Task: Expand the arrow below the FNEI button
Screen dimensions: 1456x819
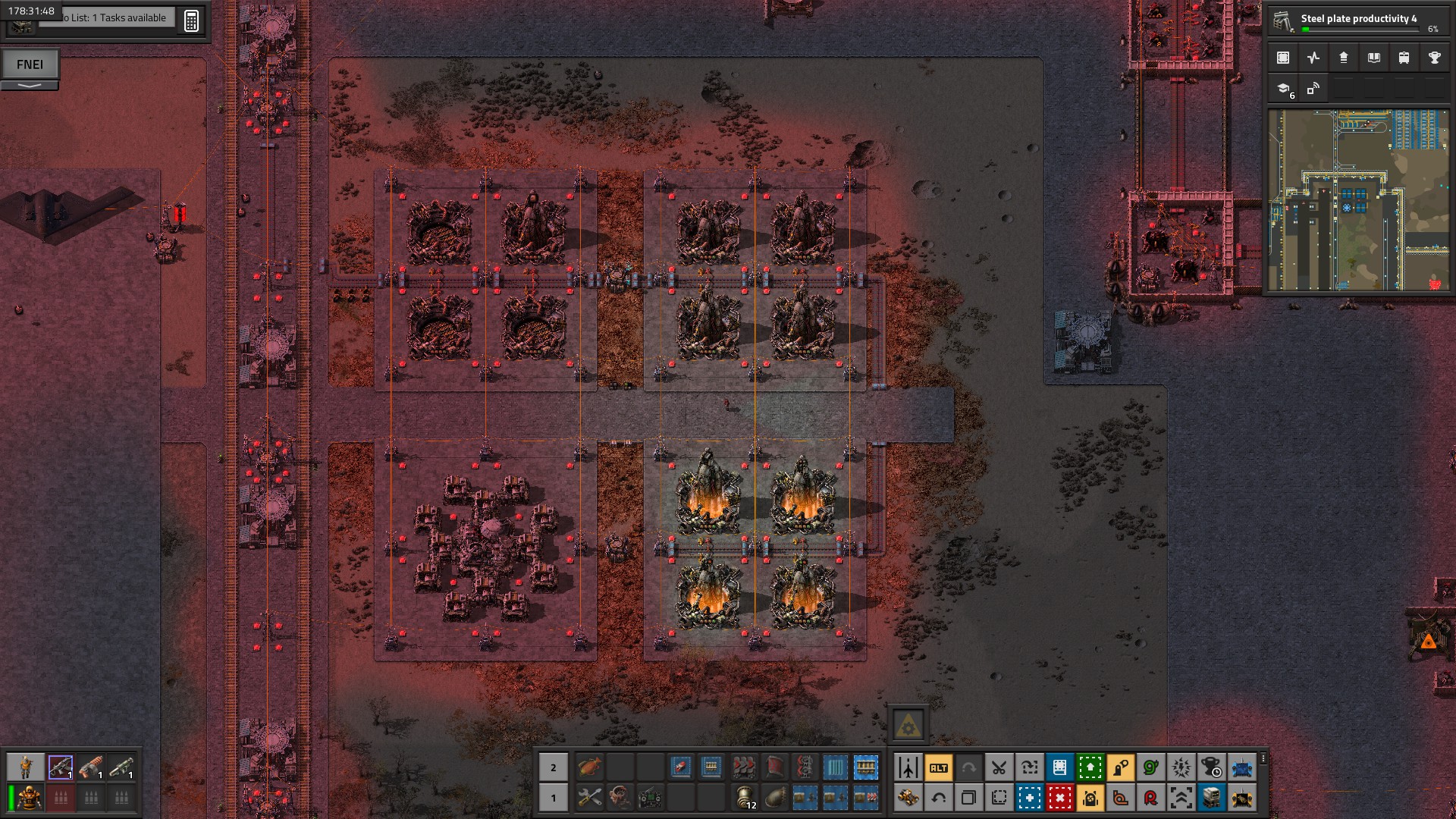Action: pos(30,86)
